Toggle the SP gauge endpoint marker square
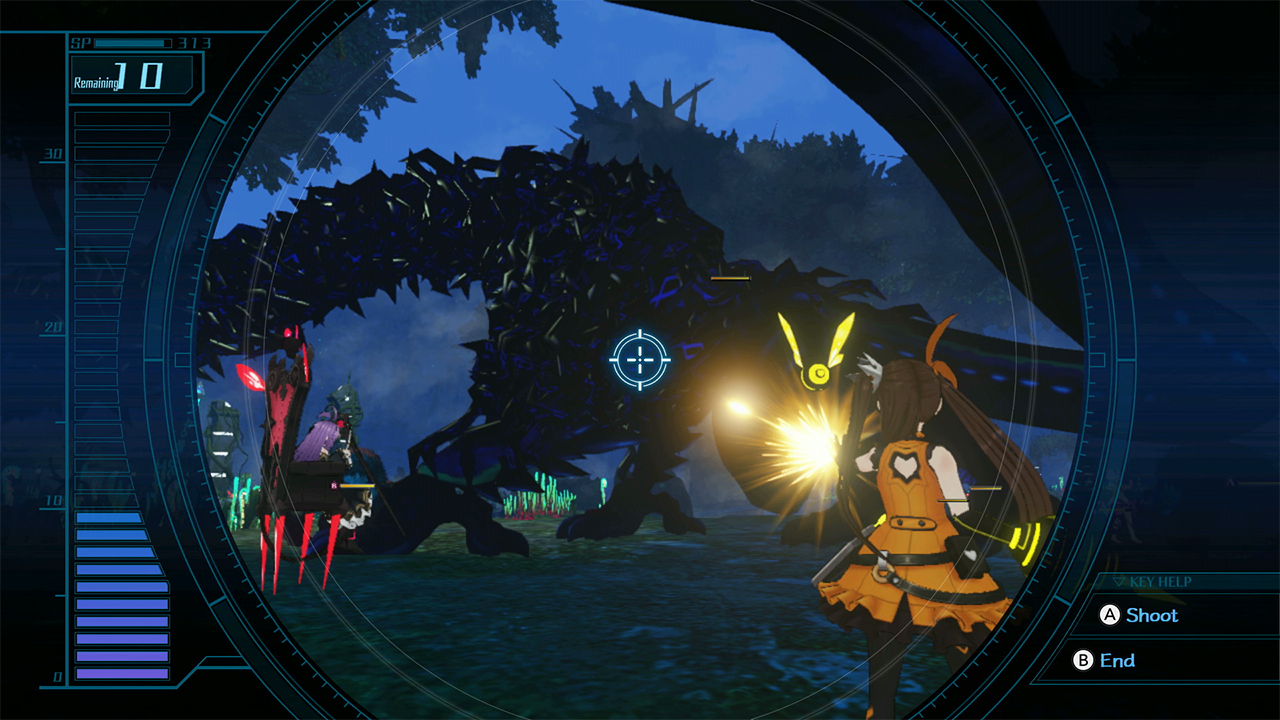1280x720 pixels. tap(168, 43)
